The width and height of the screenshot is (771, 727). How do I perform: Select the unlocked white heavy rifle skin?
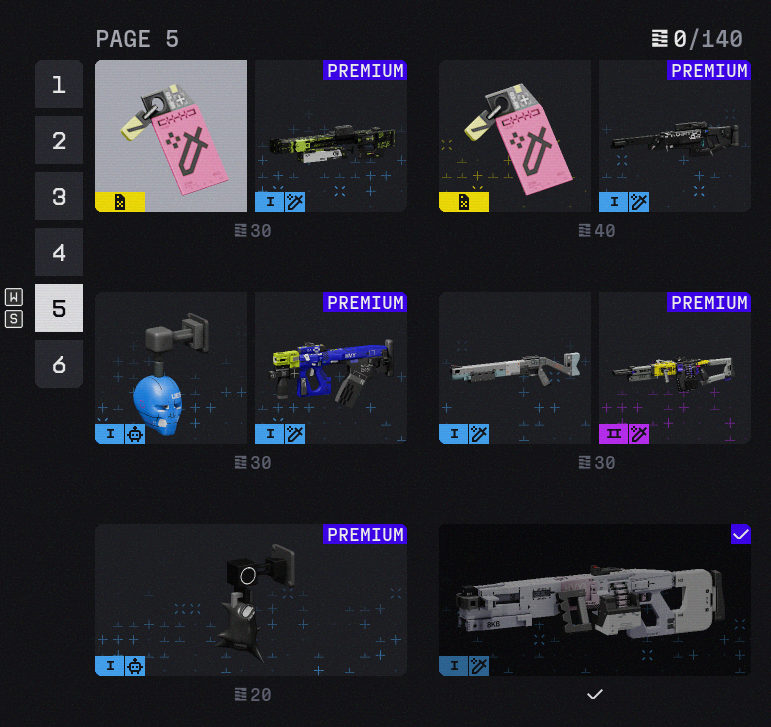pos(595,600)
